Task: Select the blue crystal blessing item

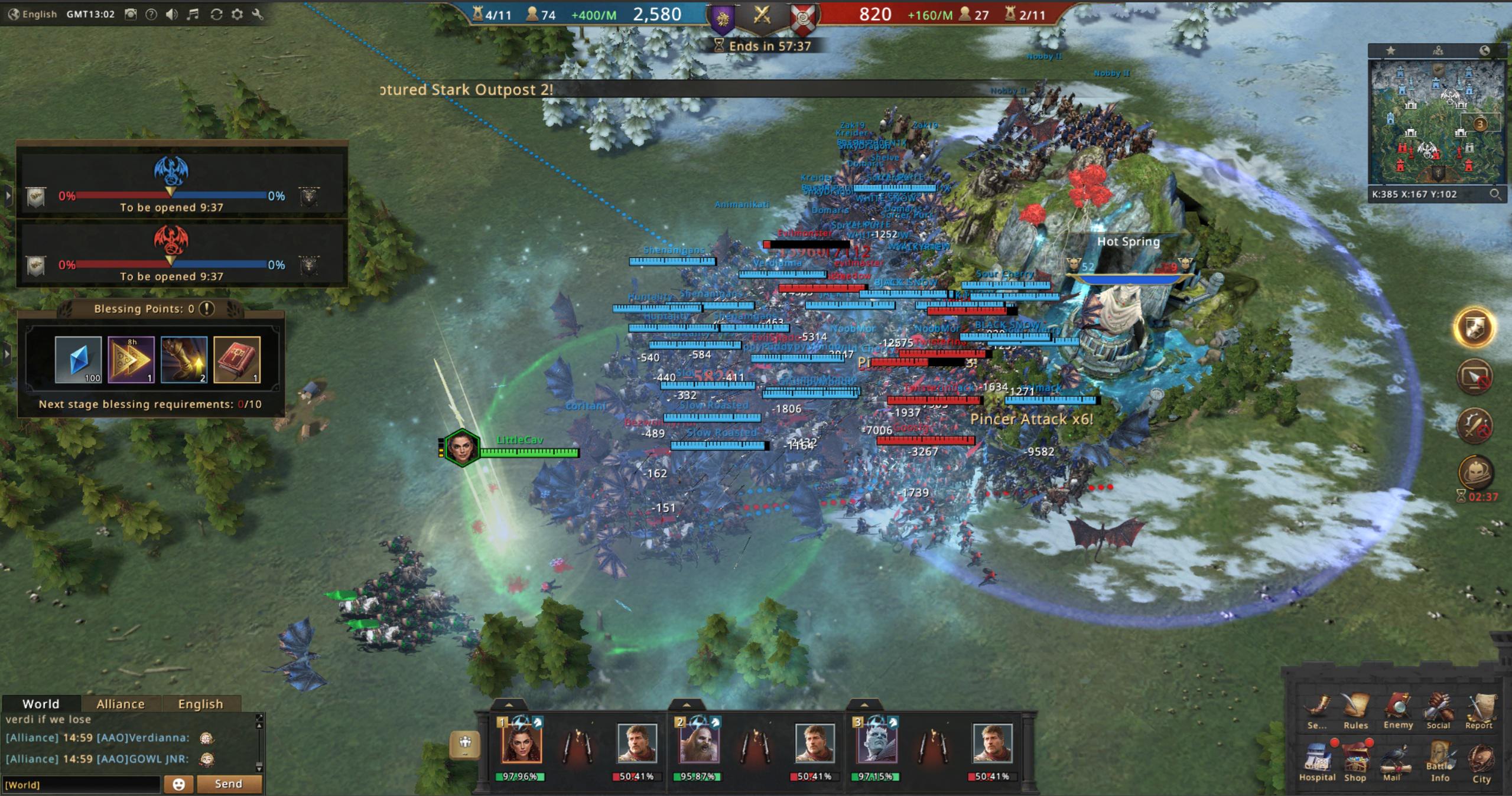Action: (x=78, y=359)
